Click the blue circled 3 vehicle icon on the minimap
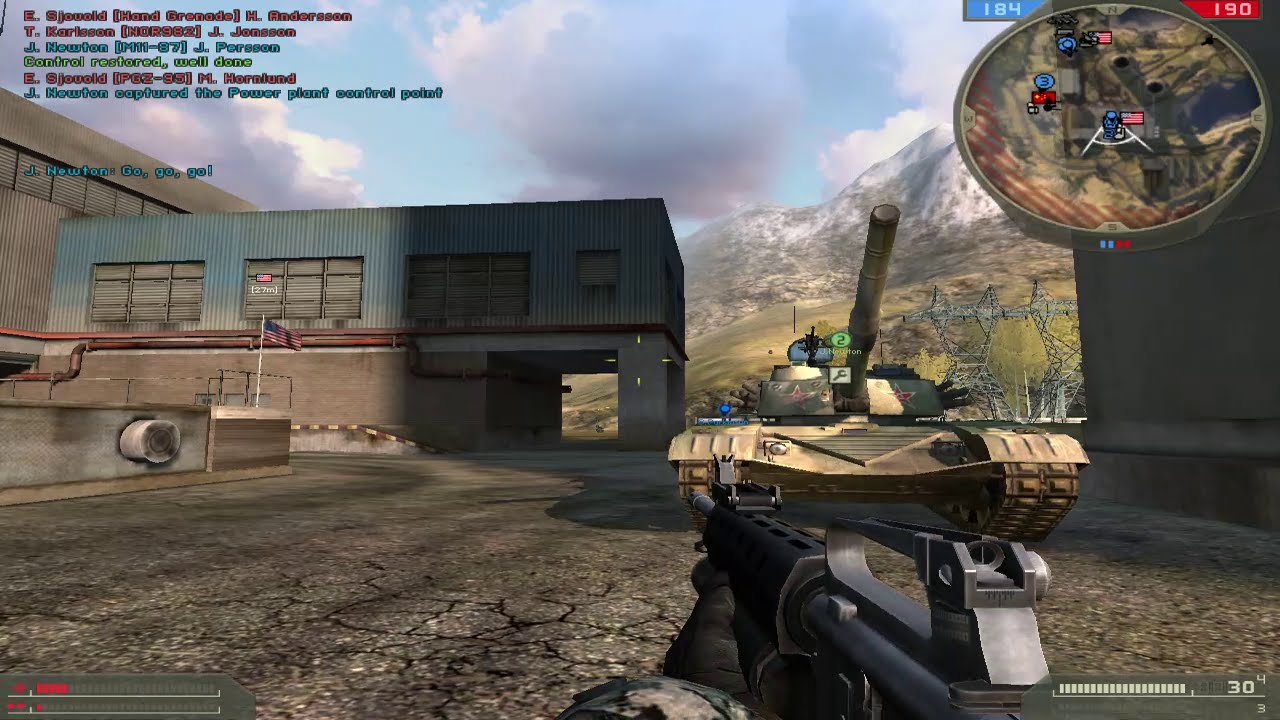The width and height of the screenshot is (1280, 720). pos(1044,81)
